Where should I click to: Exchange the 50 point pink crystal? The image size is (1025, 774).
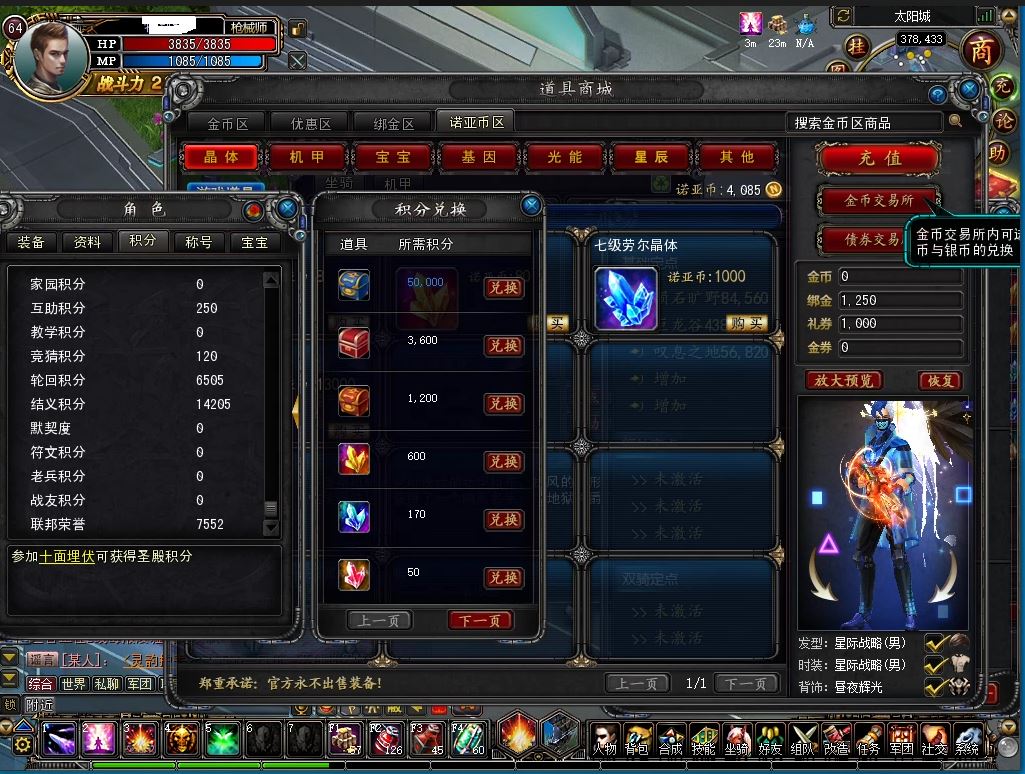[503, 578]
